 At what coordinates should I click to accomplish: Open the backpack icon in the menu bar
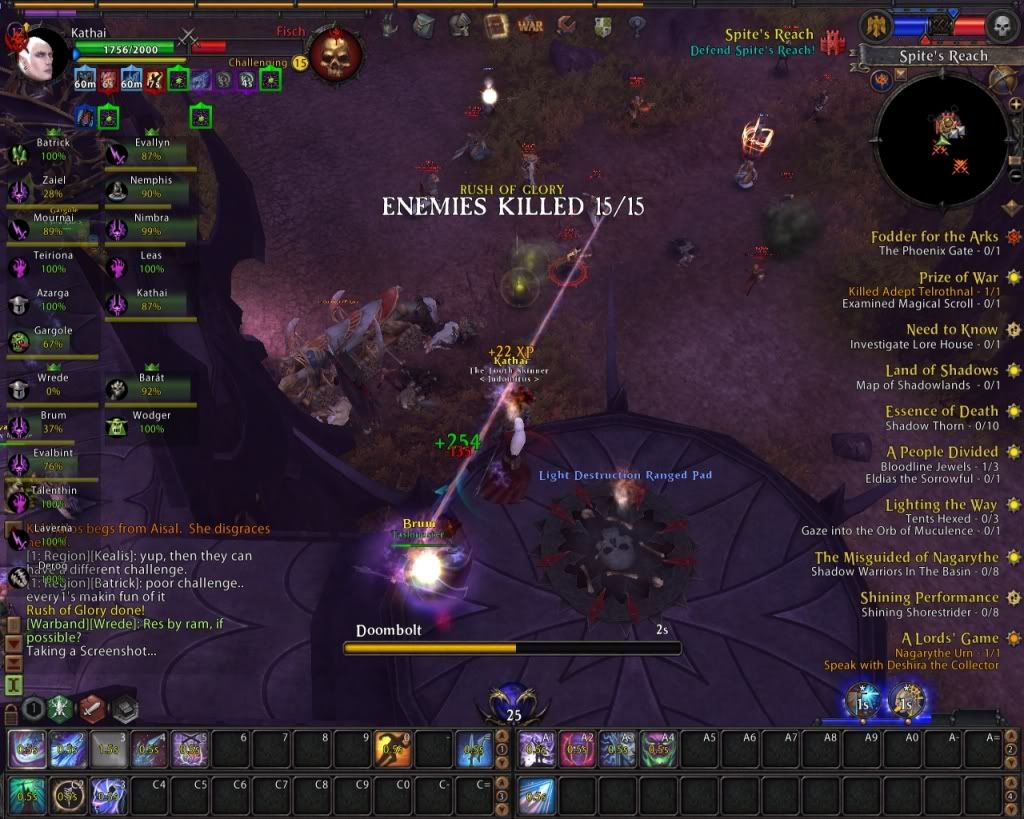click(424, 25)
